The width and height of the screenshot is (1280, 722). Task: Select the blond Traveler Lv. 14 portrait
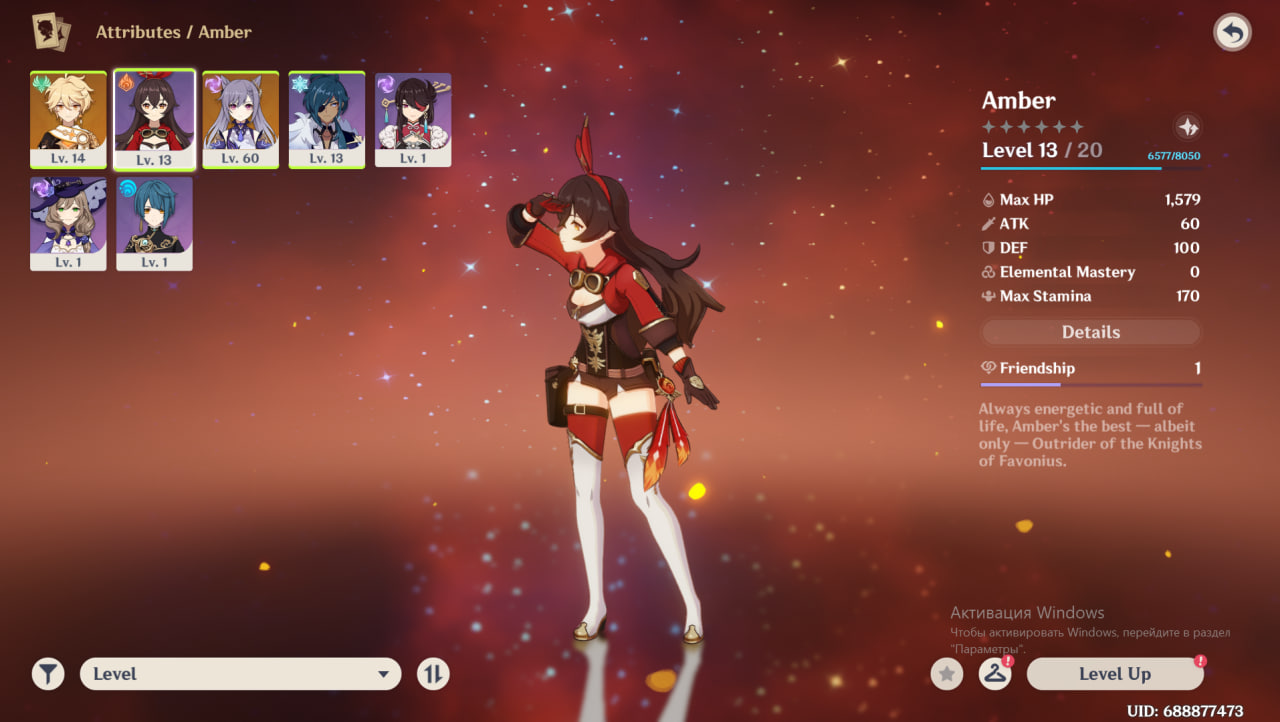coord(68,119)
